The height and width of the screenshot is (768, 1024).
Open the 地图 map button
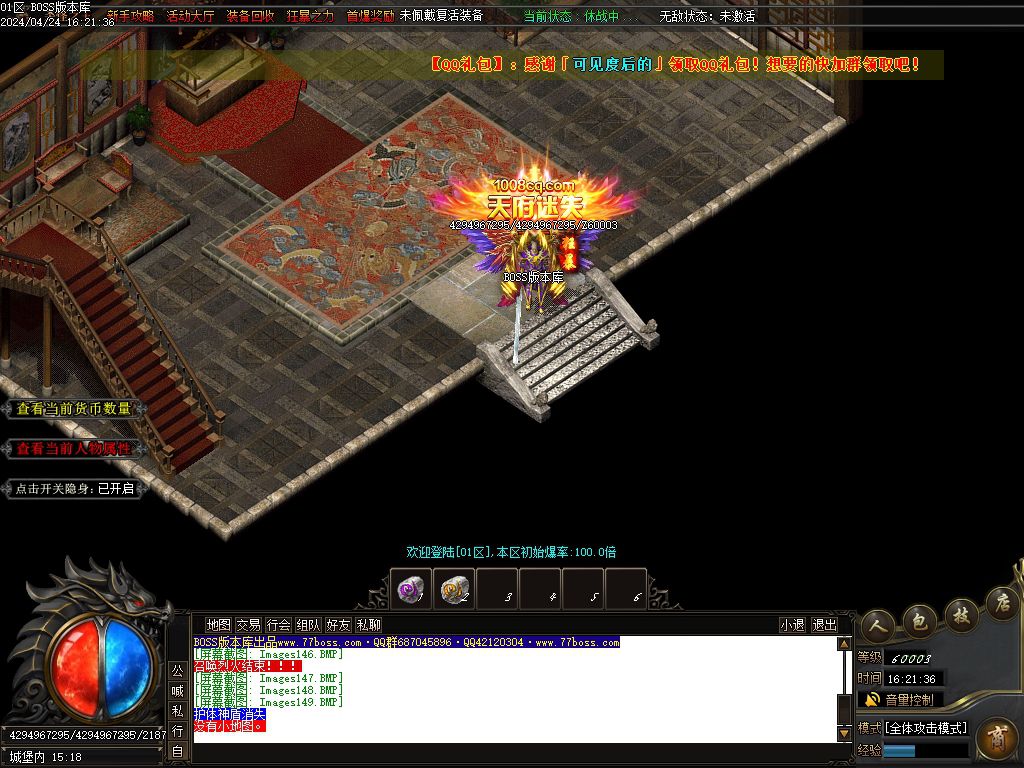218,625
